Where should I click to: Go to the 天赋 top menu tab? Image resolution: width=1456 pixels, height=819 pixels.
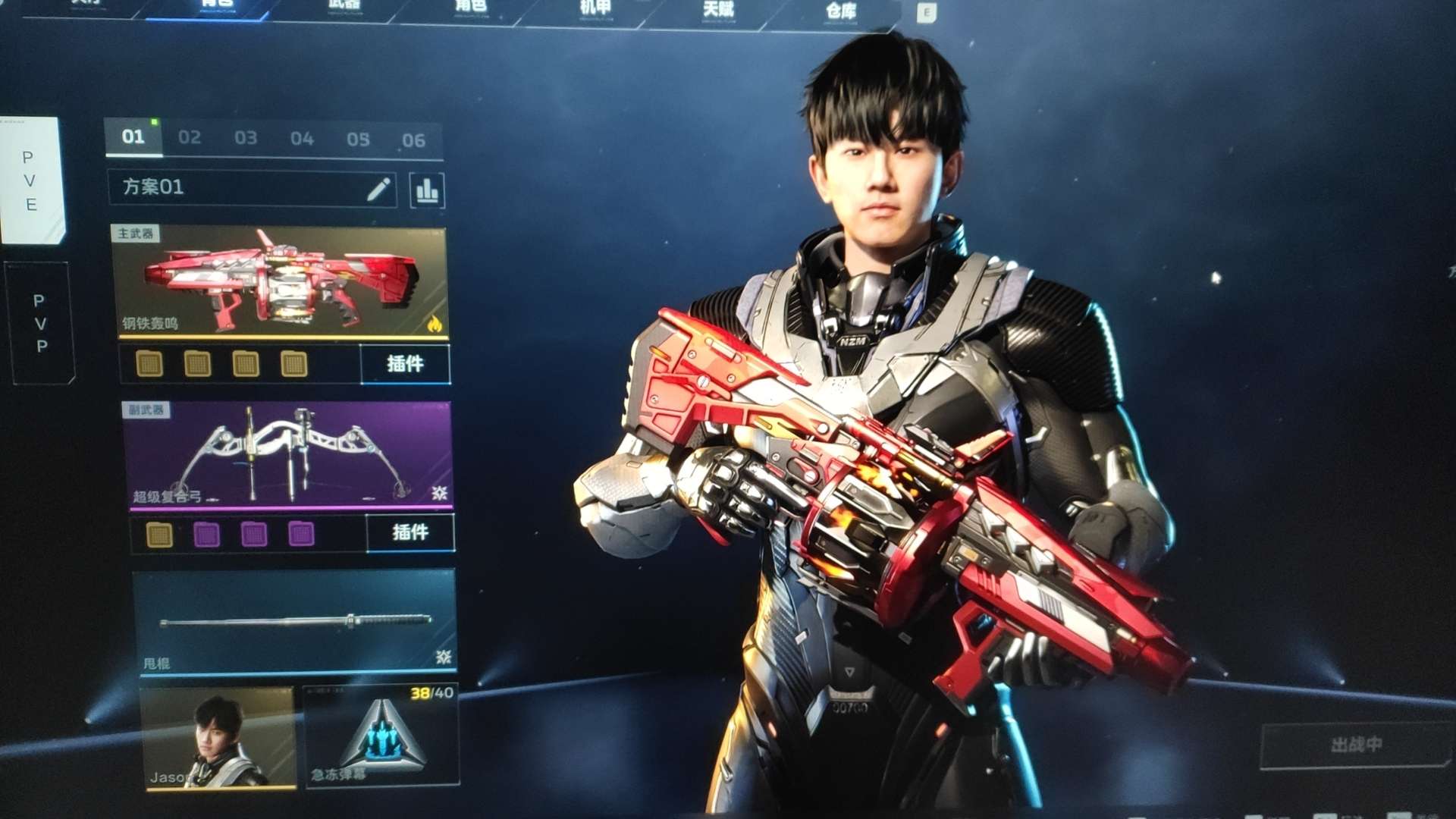[717, 9]
